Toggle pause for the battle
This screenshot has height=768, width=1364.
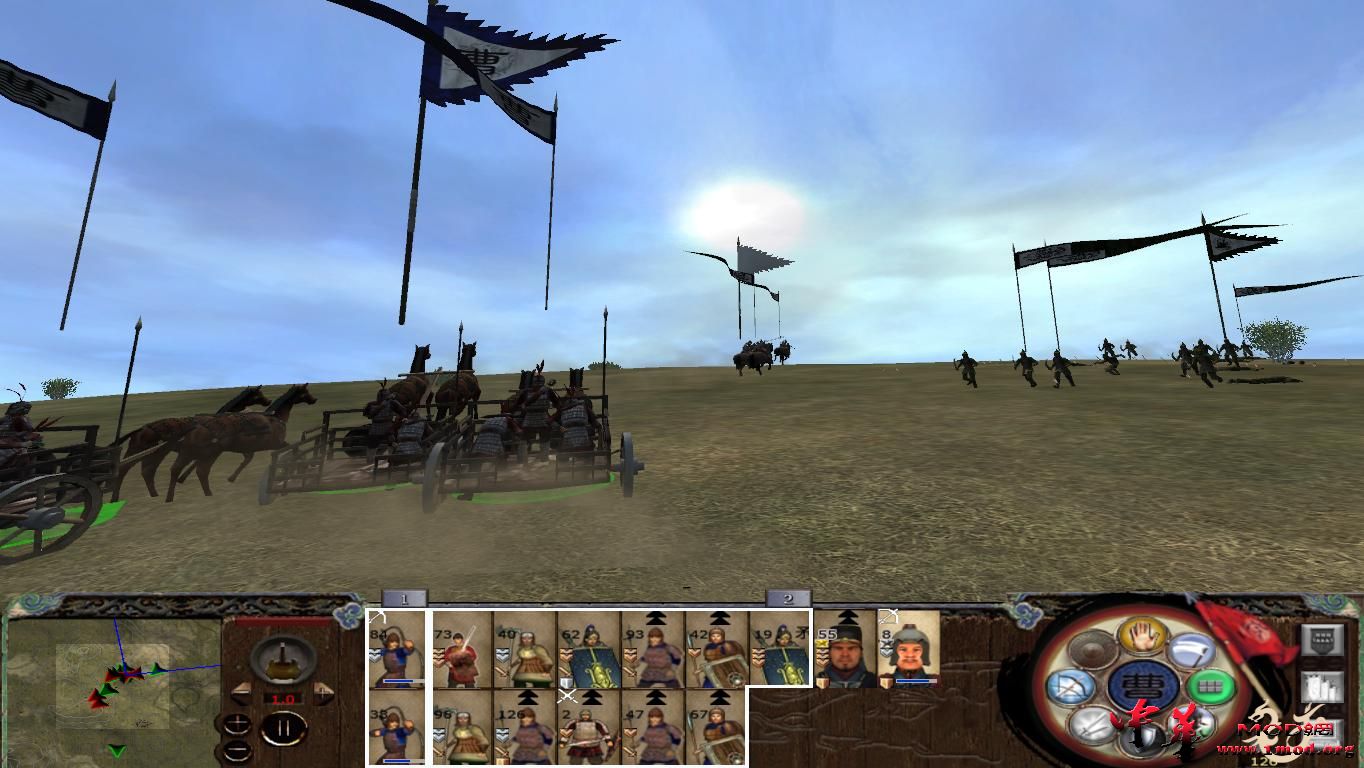pyautogui.click(x=282, y=728)
